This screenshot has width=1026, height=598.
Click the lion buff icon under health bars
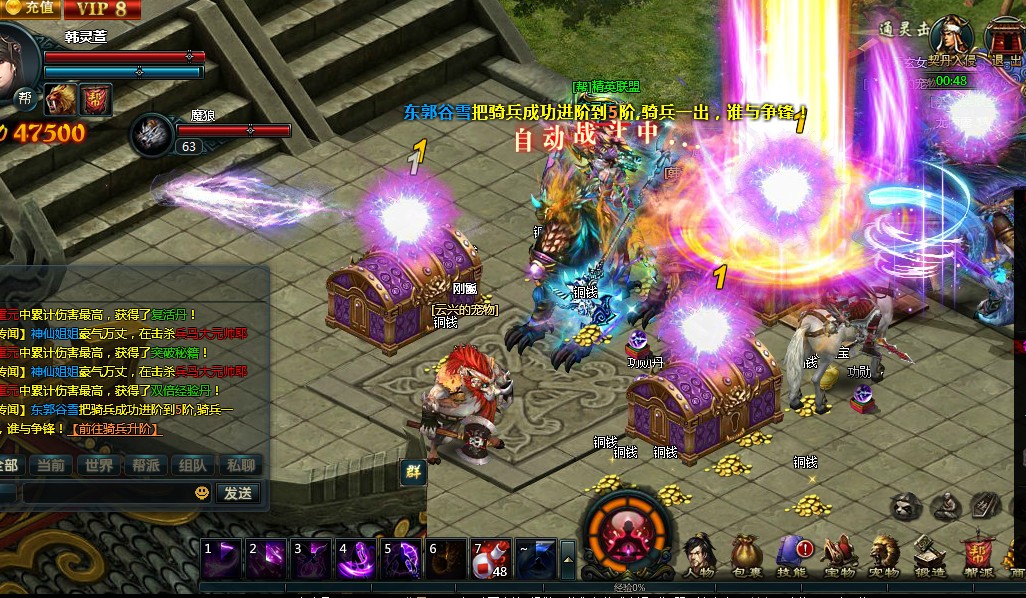click(62, 98)
